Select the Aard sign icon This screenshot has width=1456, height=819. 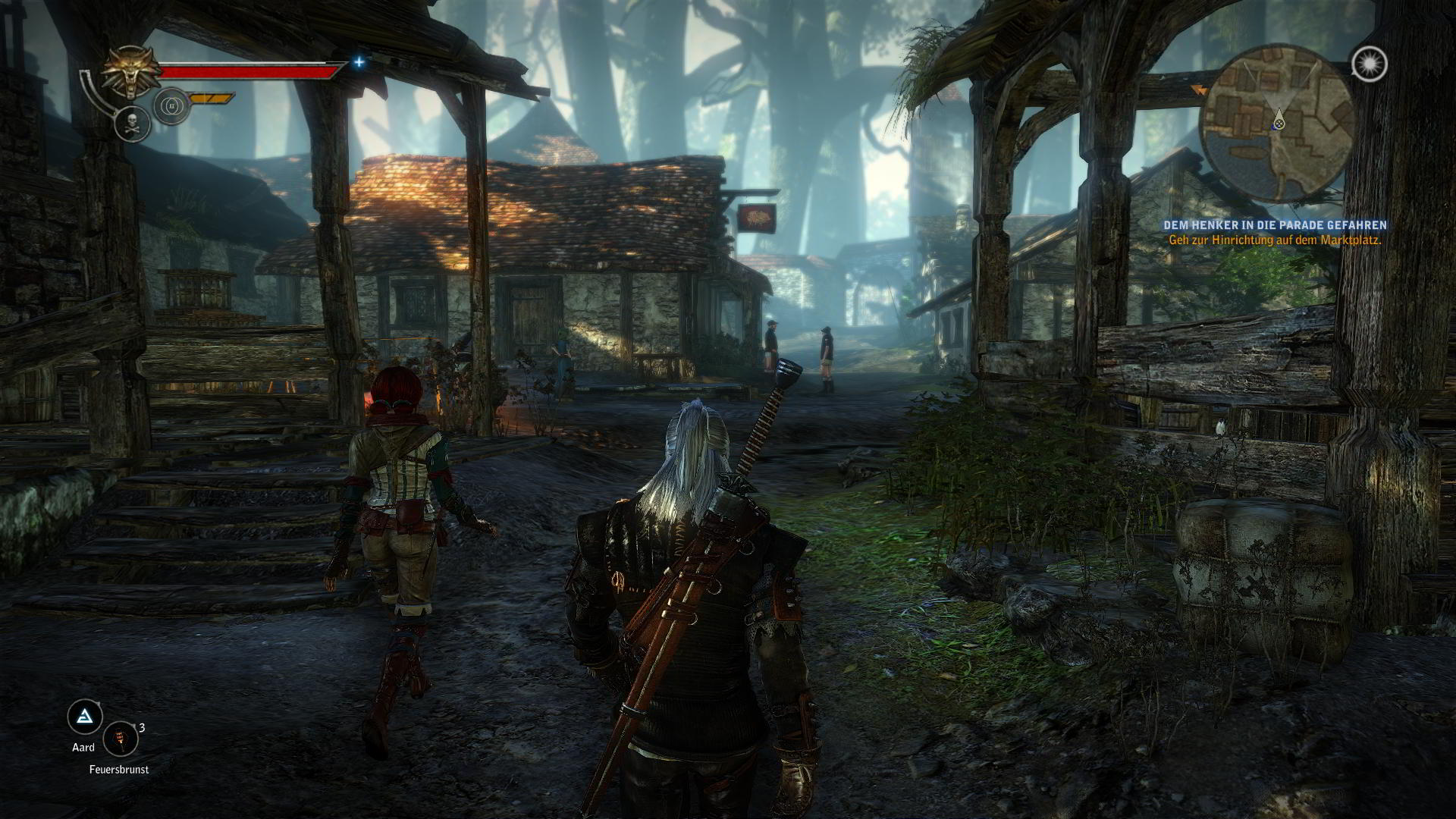click(x=85, y=716)
